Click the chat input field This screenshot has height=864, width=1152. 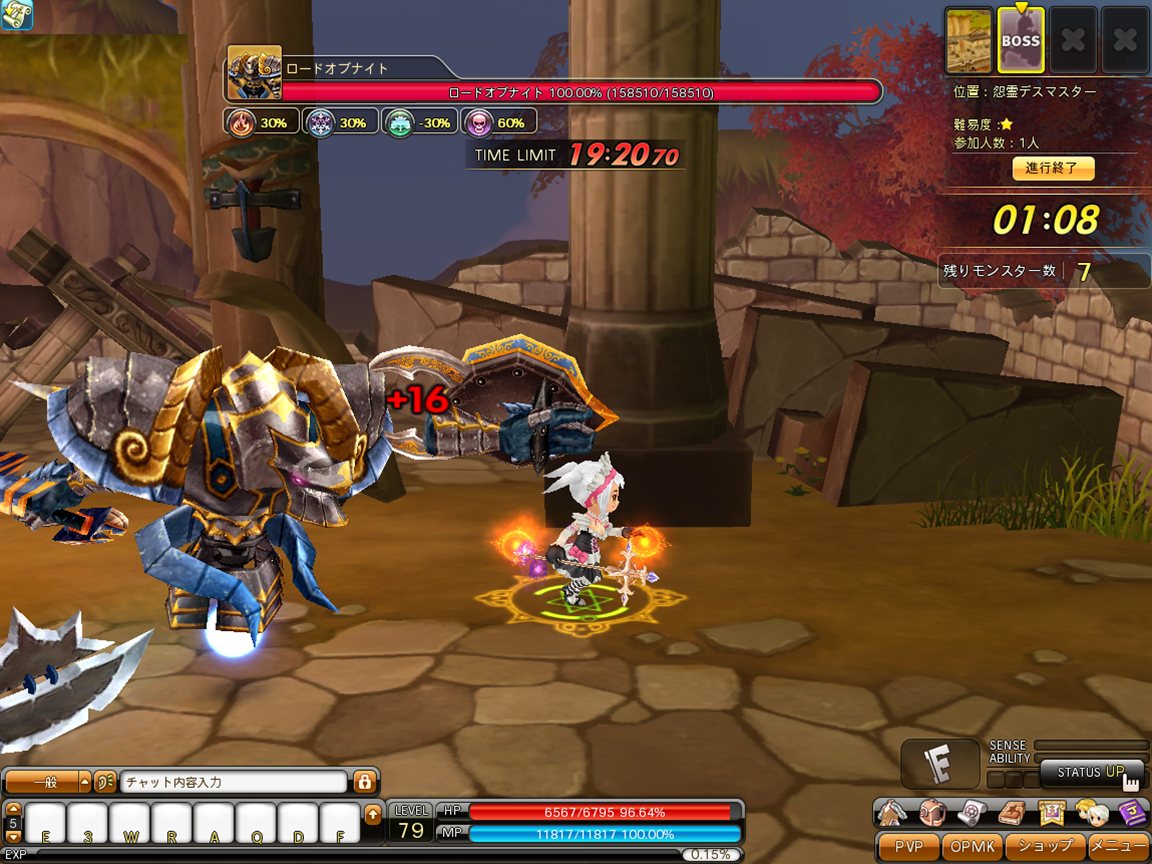click(x=232, y=782)
